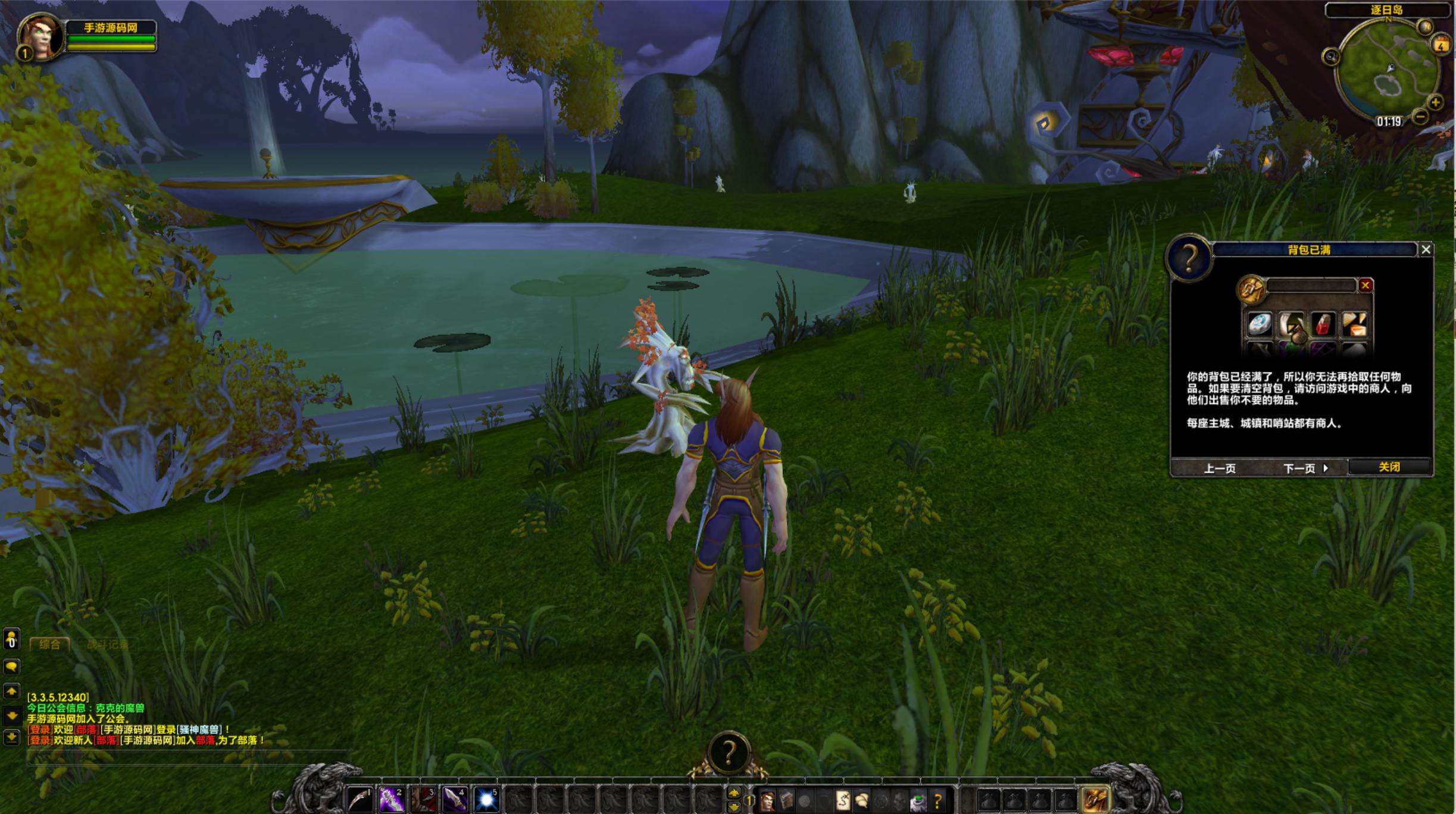Activate the action bar slot 1 attack ability
Screen dimensions: 1456x814
(360, 800)
